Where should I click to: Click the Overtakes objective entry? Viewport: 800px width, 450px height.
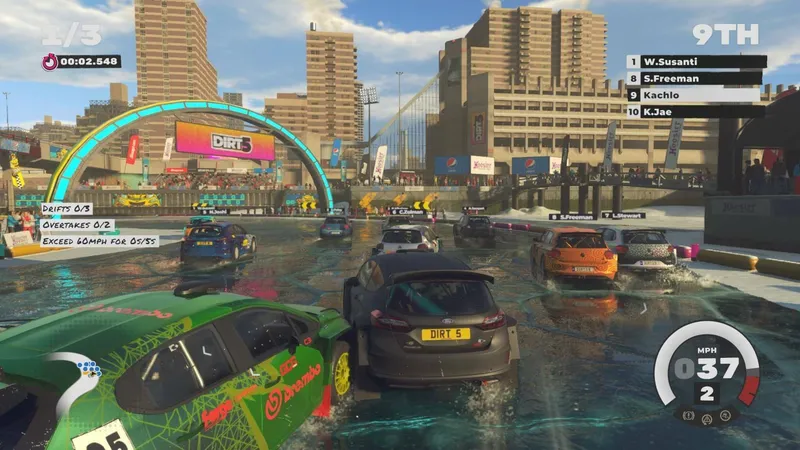(77, 225)
